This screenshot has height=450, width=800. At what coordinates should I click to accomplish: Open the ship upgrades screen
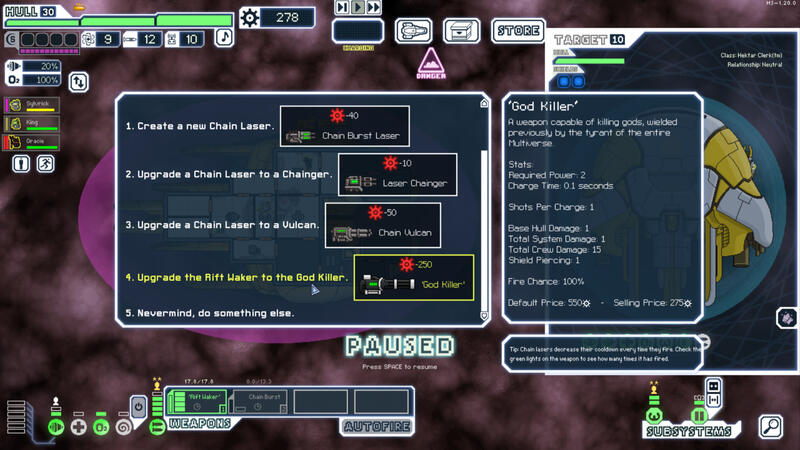[413, 32]
